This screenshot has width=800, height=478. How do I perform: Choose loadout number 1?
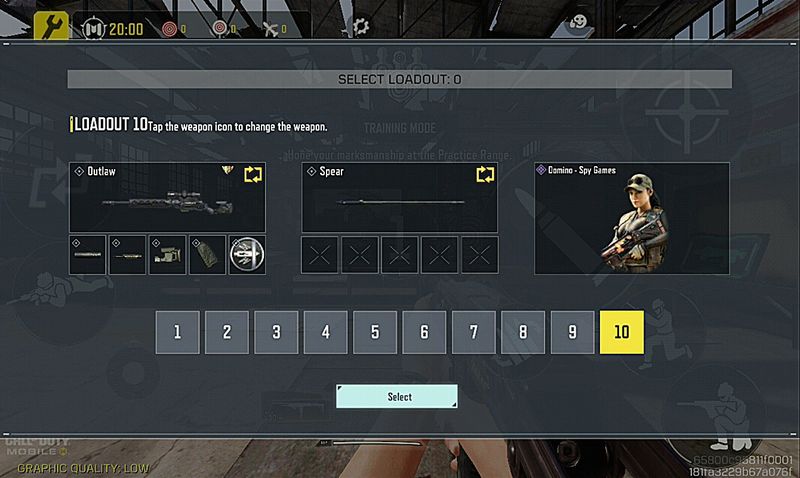tap(177, 332)
